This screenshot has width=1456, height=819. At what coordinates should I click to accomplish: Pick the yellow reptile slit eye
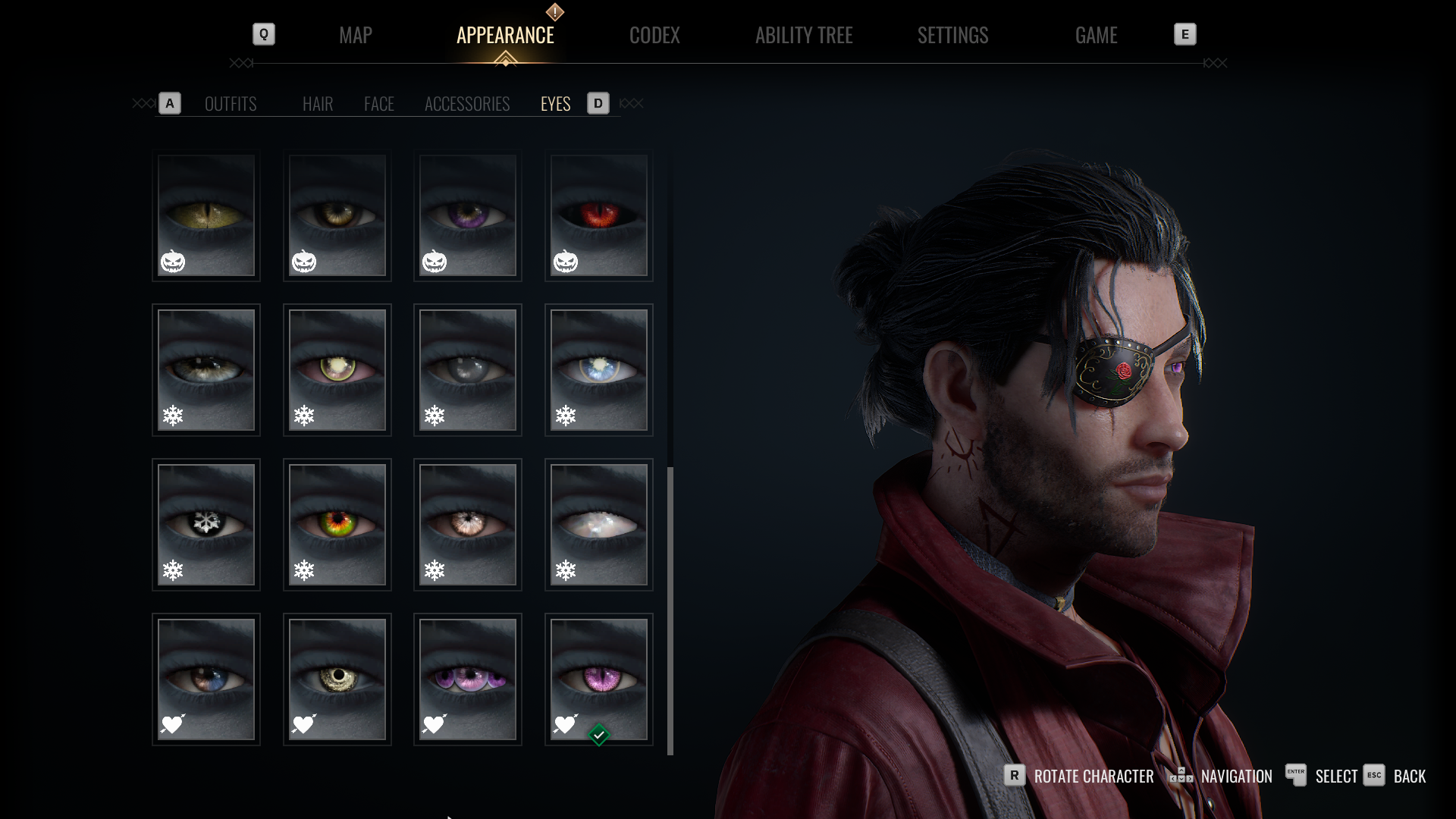206,216
